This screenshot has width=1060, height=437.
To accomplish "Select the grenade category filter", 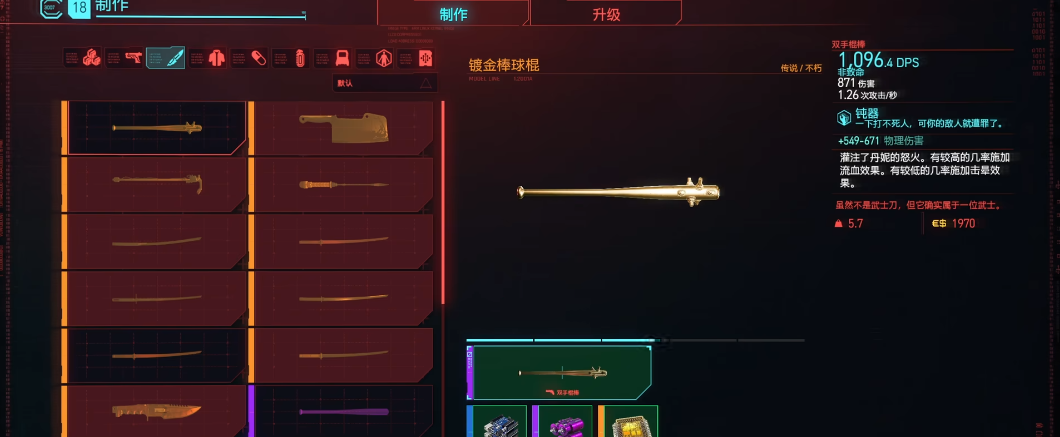I will tap(300, 58).
